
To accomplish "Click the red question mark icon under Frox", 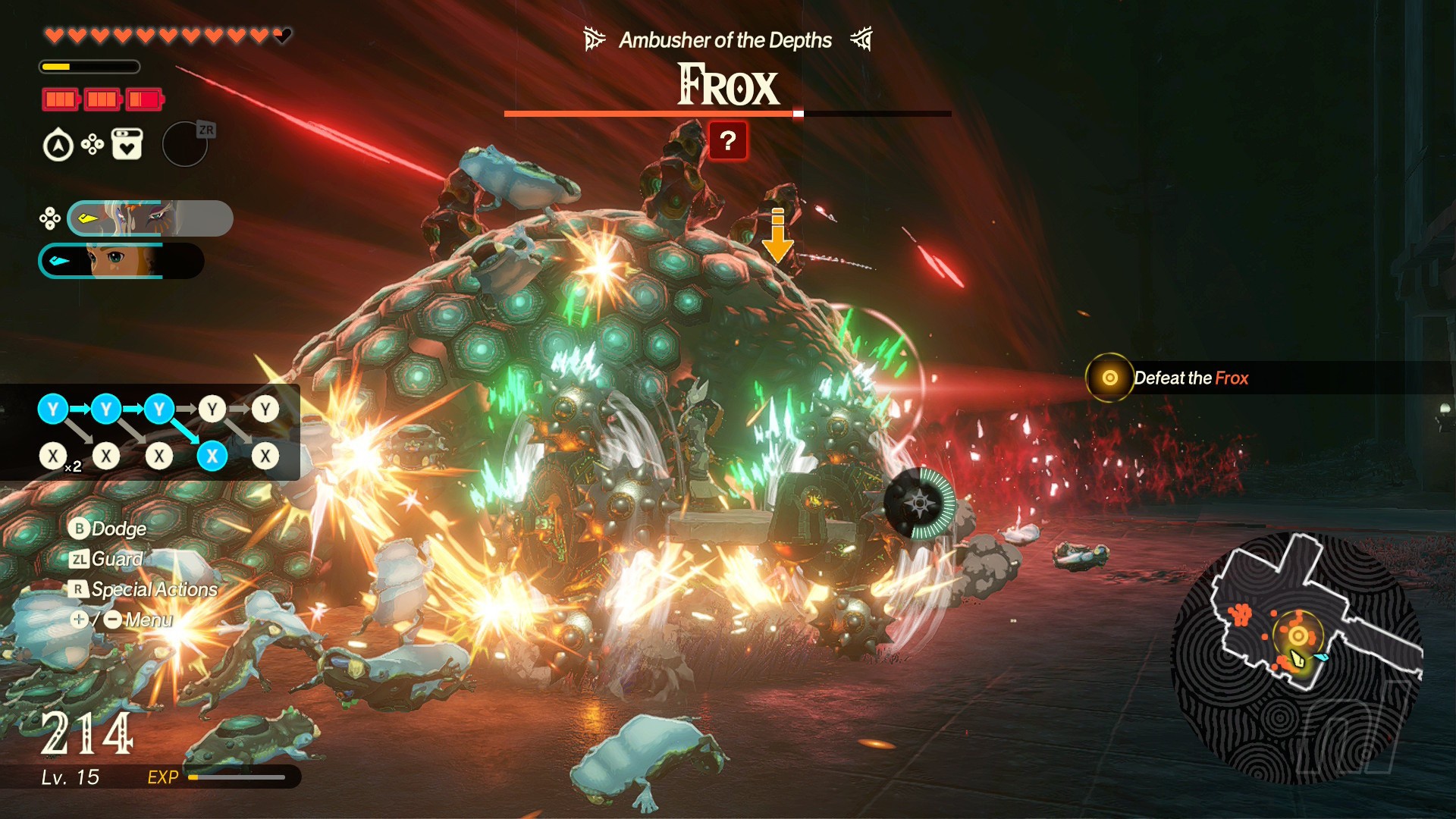I will click(728, 141).
